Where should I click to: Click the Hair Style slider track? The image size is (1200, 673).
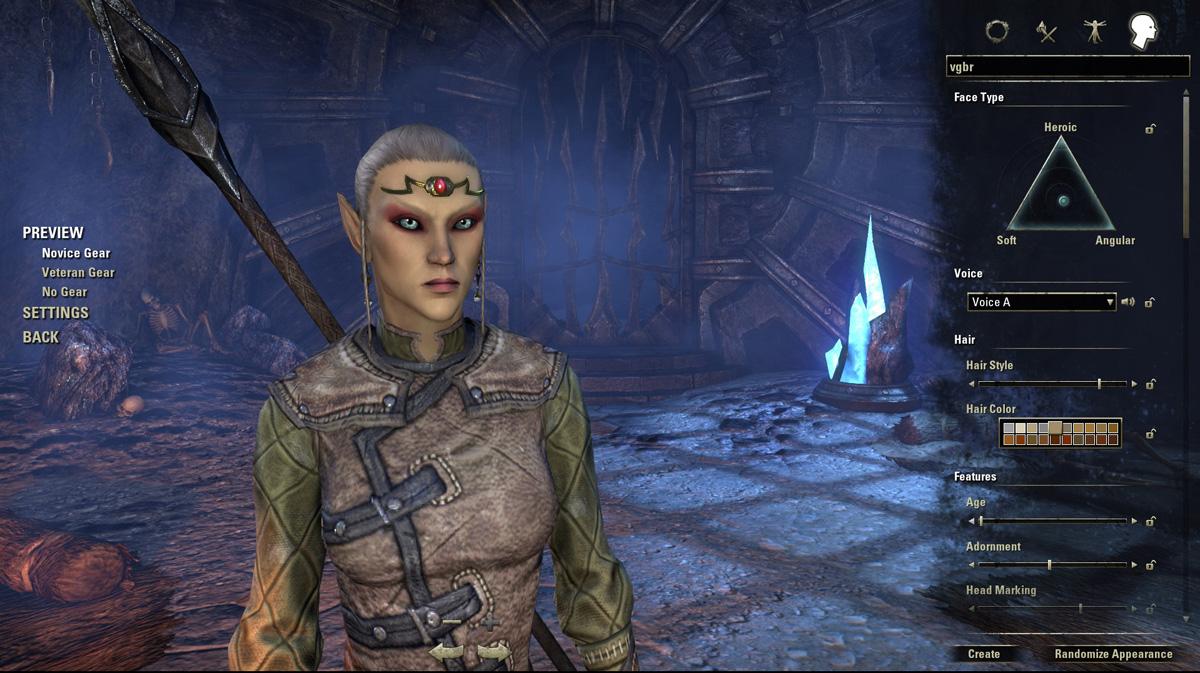(x=1055, y=384)
